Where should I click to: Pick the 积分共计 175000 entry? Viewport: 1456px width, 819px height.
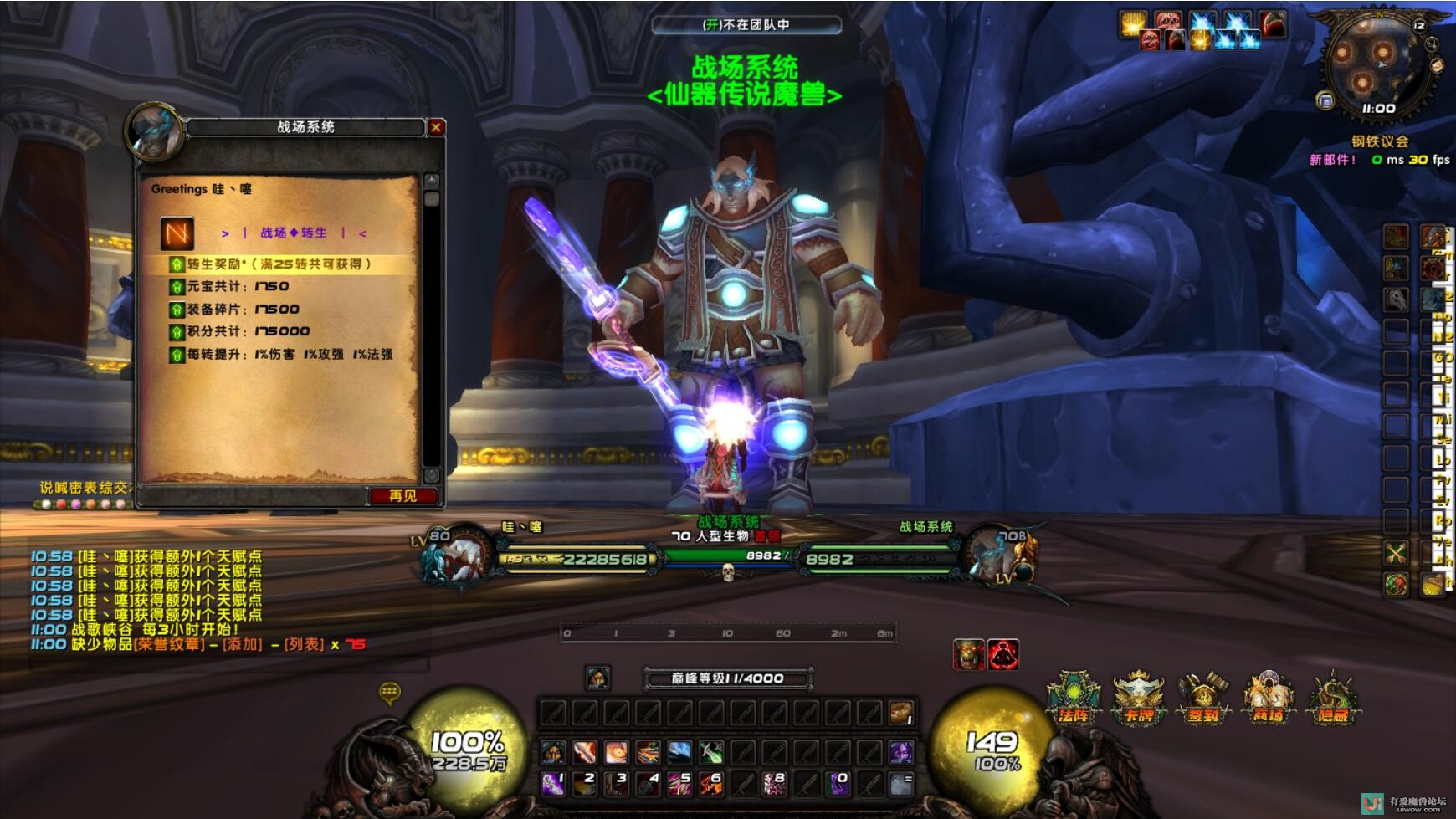[x=247, y=332]
